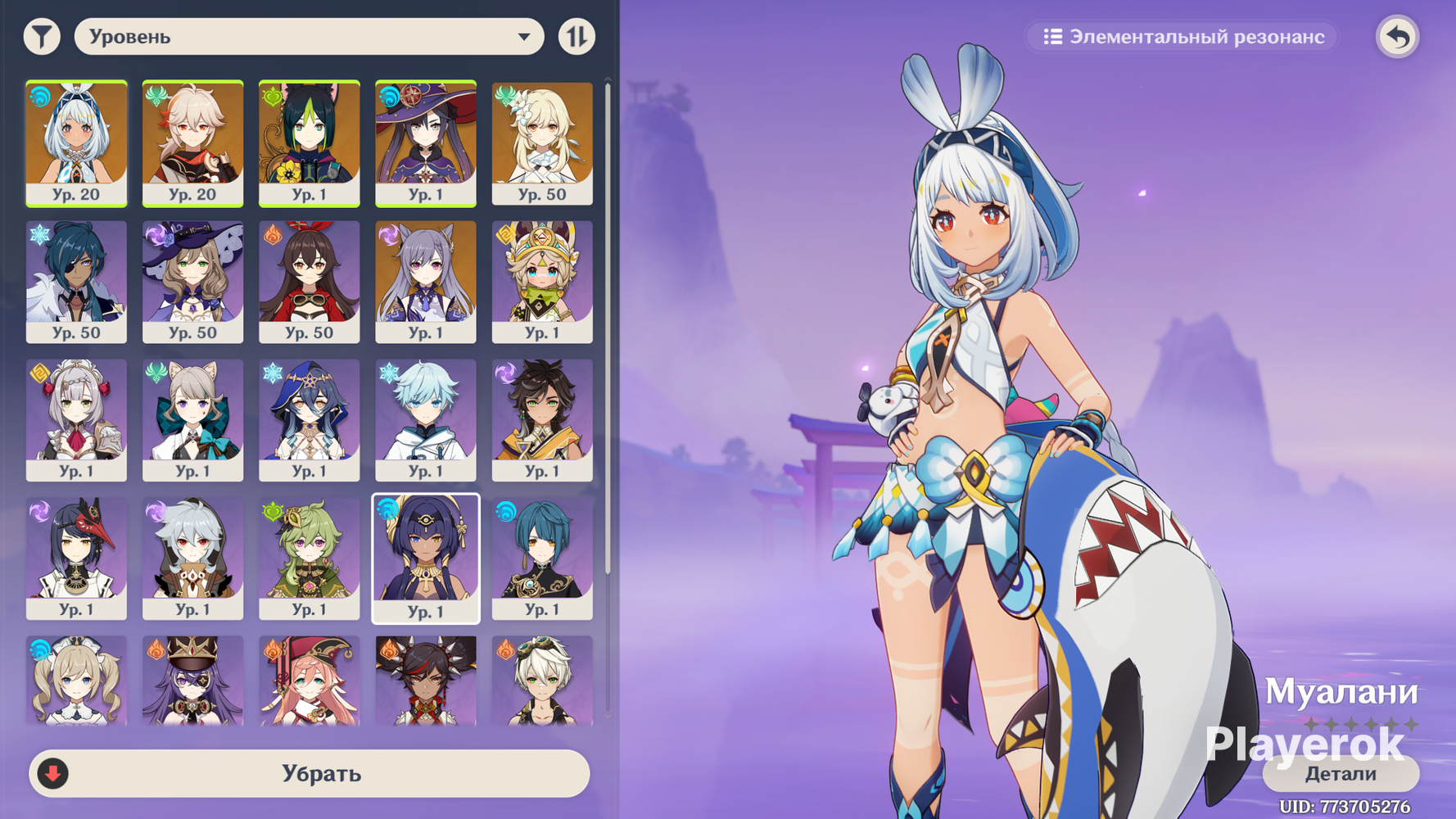Viewport: 1456px width, 819px height.
Task: Choose Tighnari's character card
Action: point(309,143)
